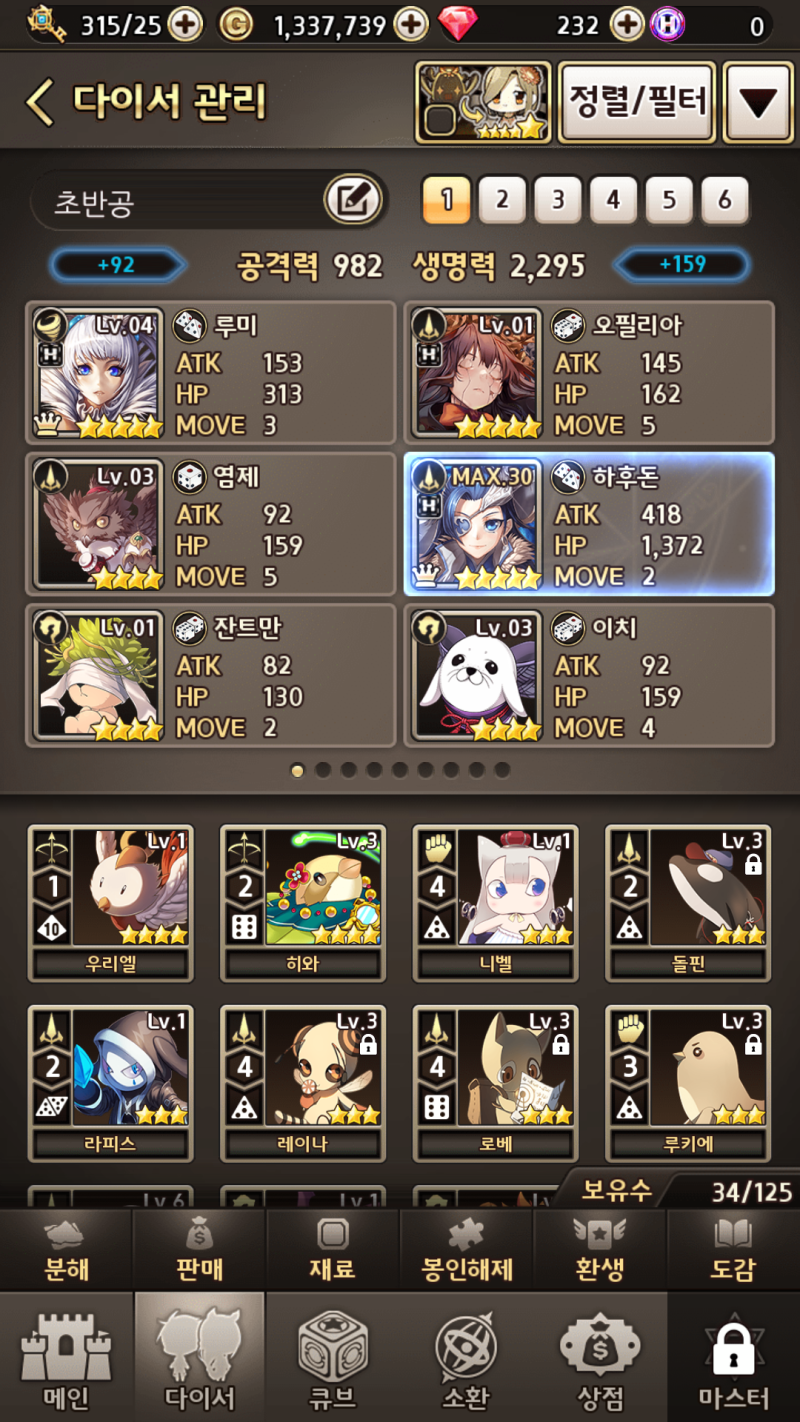Select deck slot 6
Screen dimensions: 800x1422
724,201
